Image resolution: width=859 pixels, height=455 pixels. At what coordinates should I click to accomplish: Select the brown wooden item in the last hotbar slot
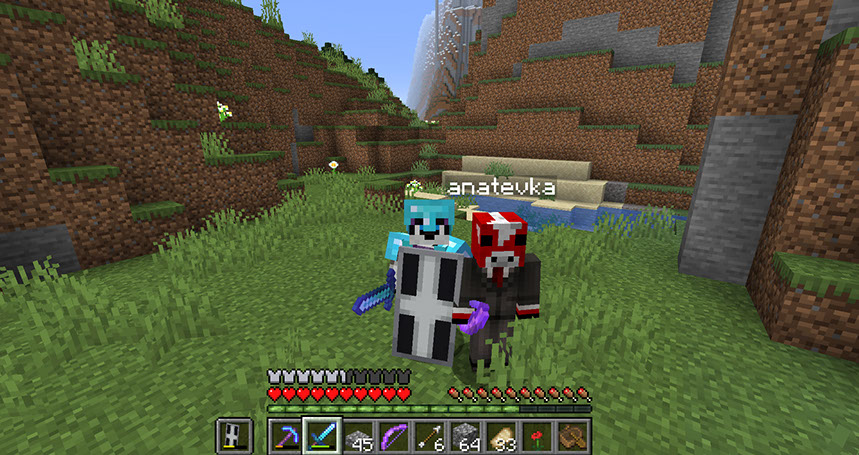pos(573,435)
